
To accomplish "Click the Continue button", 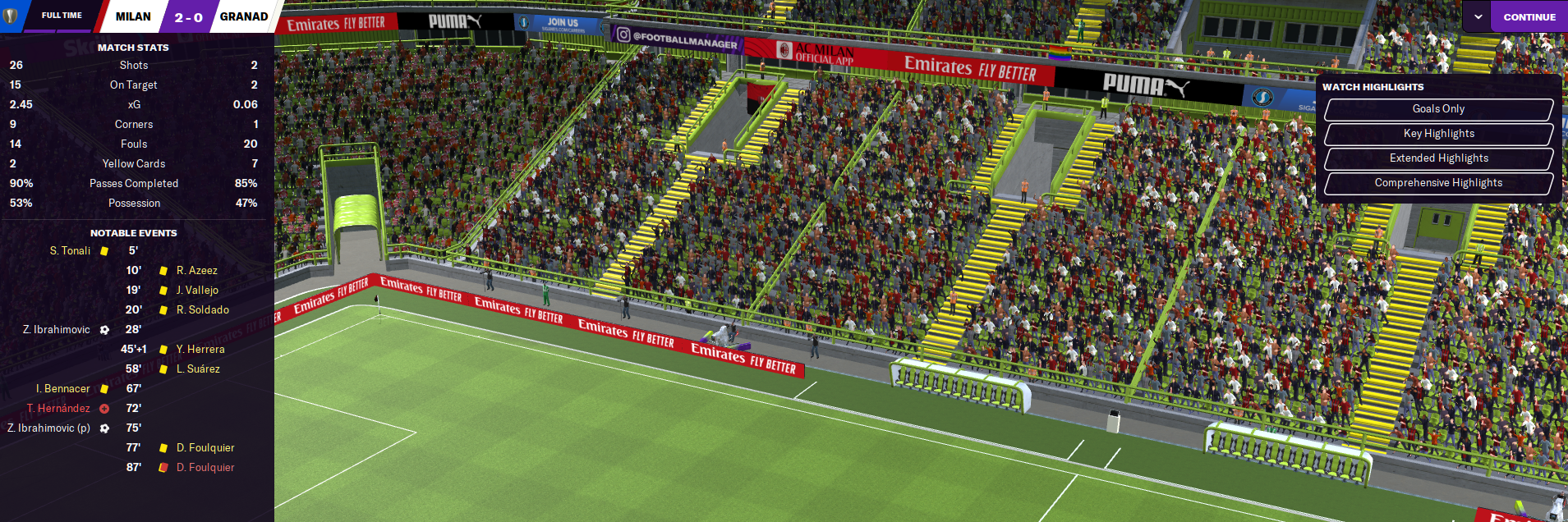I will point(1529,16).
